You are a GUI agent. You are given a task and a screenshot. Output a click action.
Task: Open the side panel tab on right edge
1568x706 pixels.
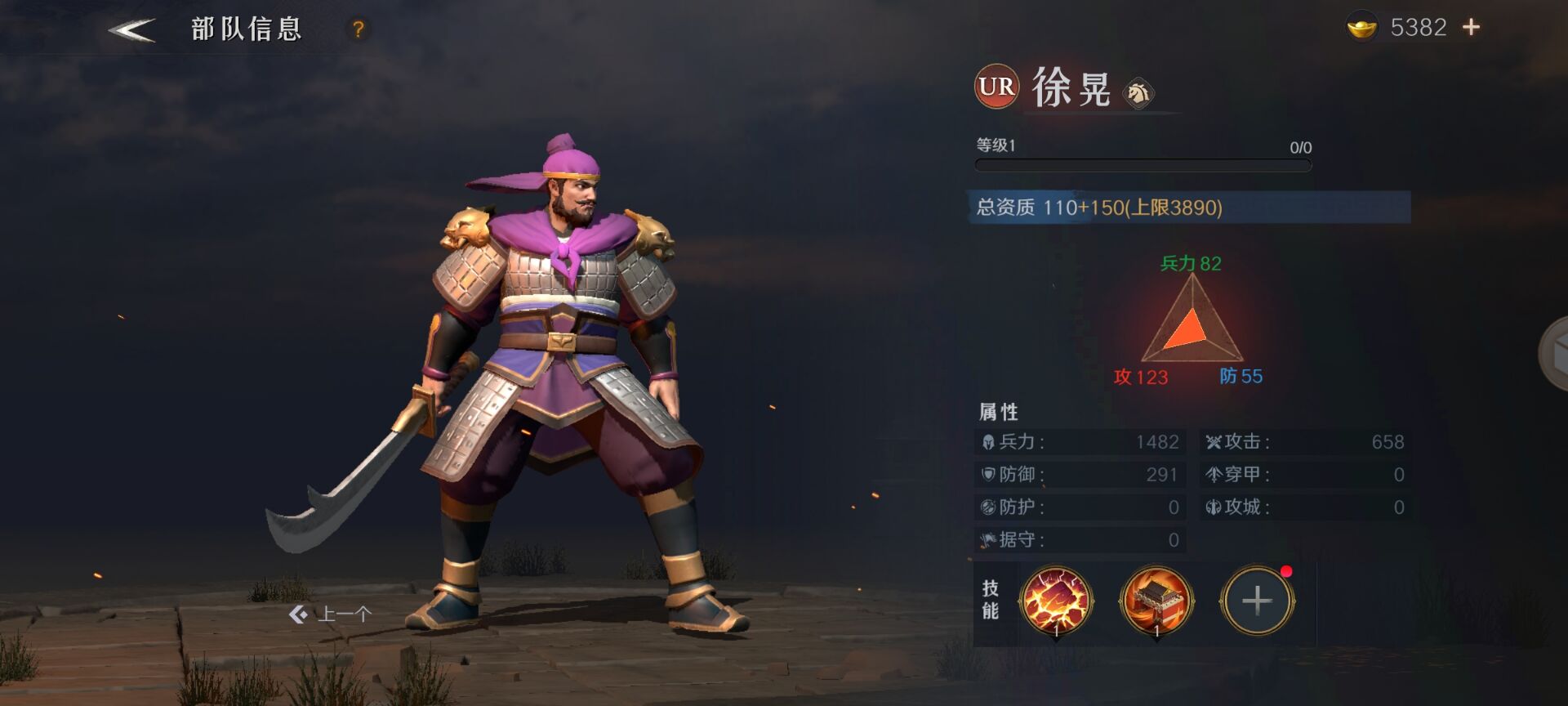point(1553,354)
